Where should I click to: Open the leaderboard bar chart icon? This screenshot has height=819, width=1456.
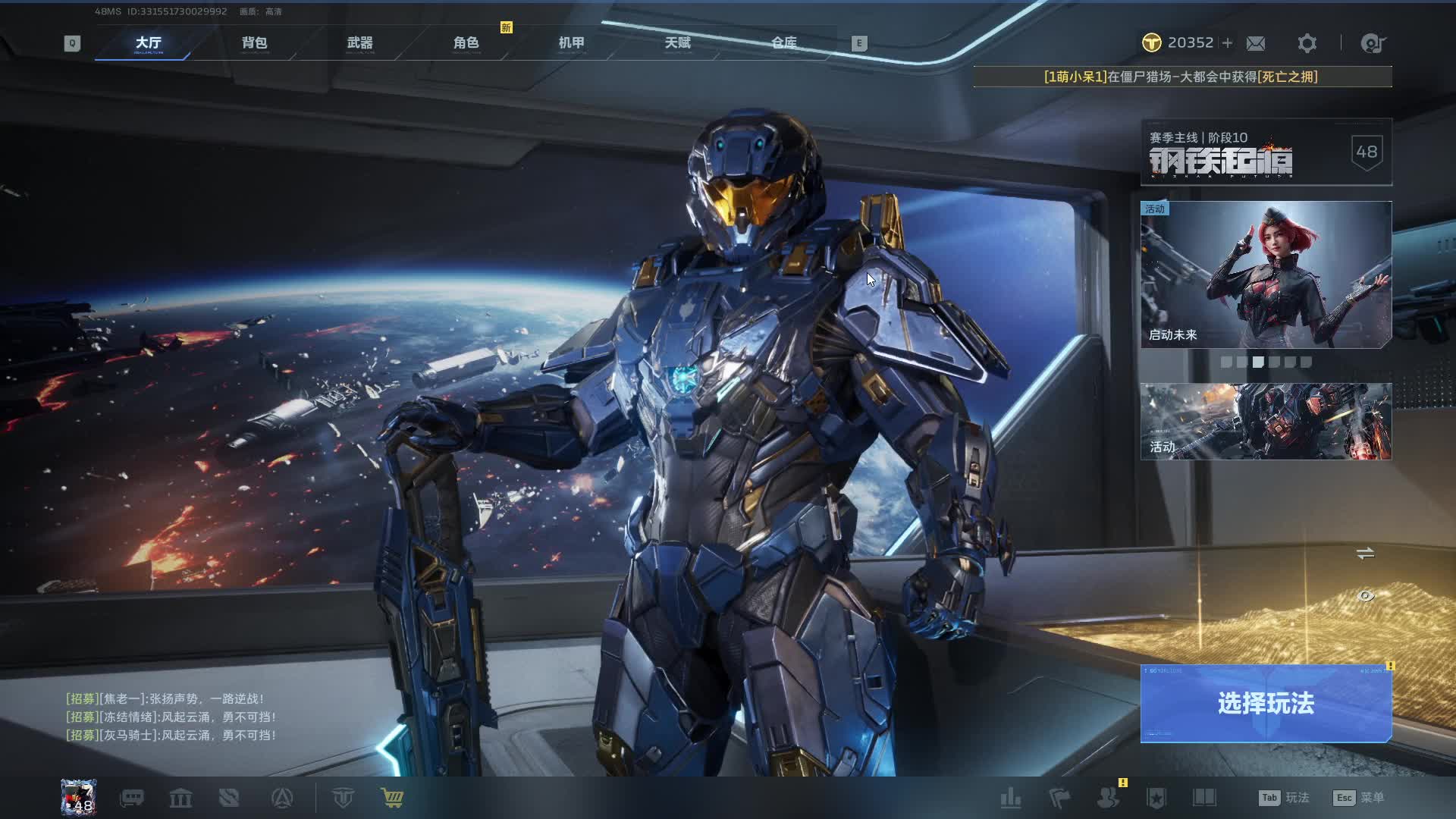1010,798
